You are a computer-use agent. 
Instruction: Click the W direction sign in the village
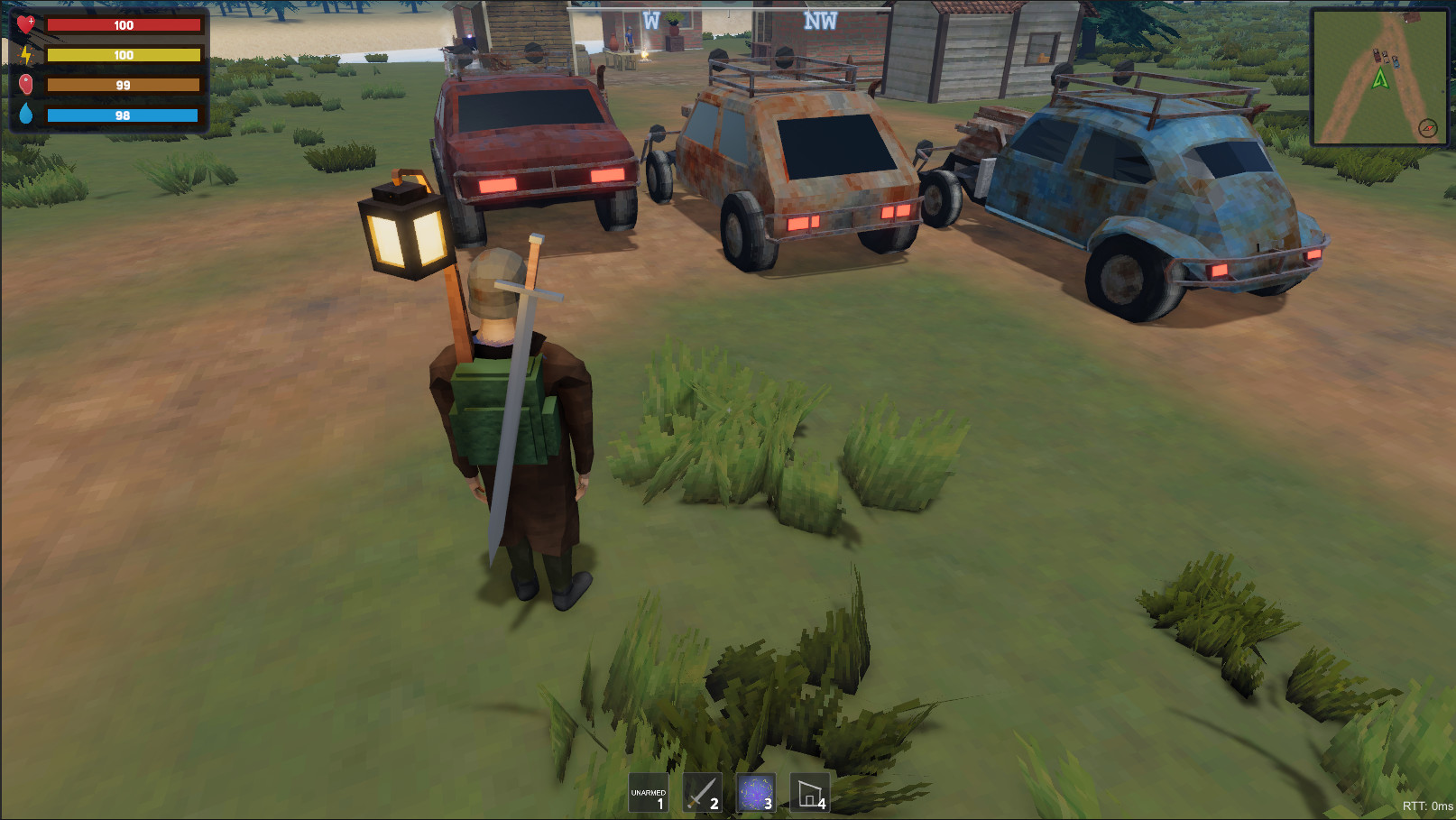[650, 17]
